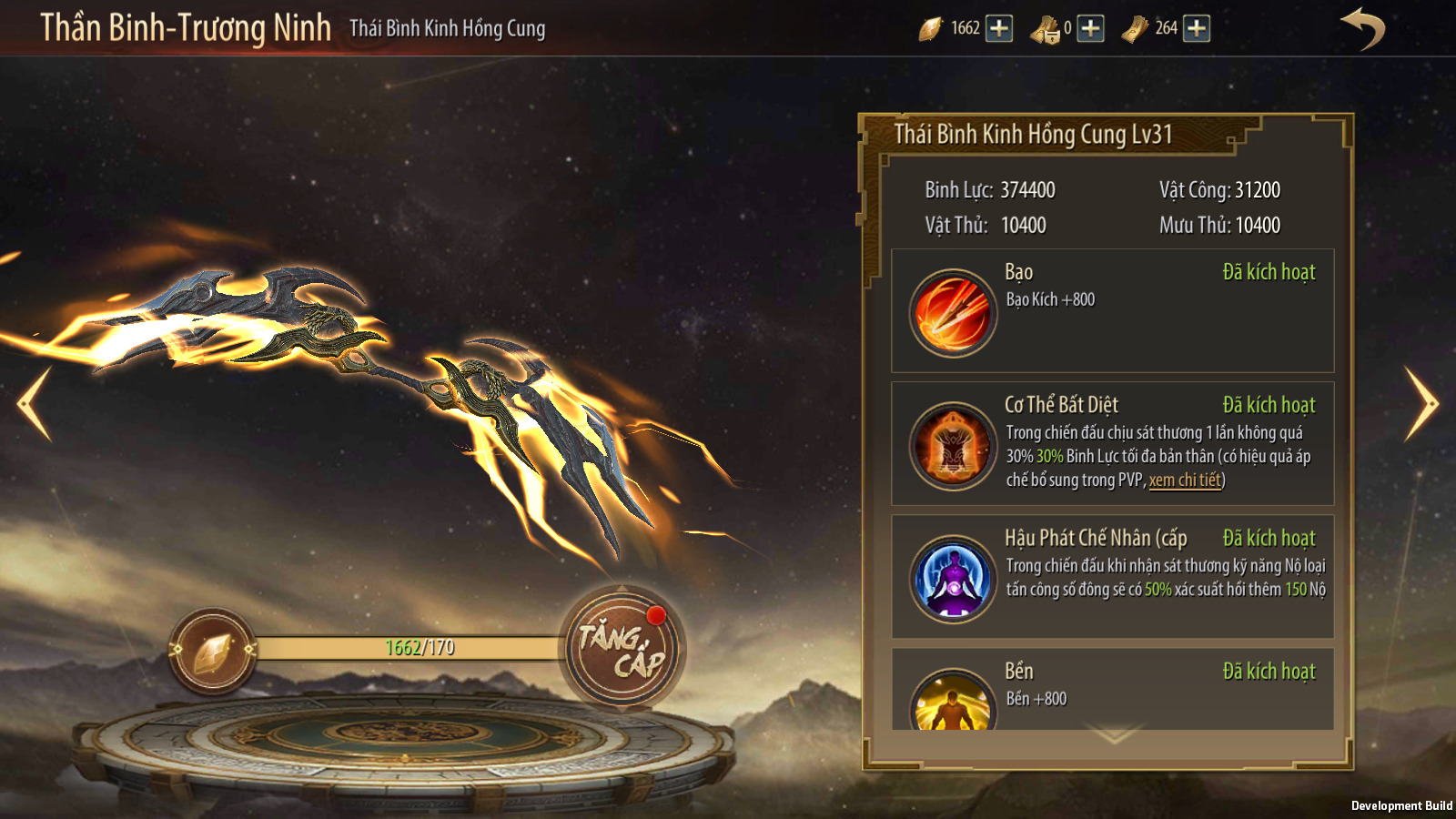This screenshot has width=1456, height=819.
Task: Expand the skill list with the down arrow
Action: pyautogui.click(x=1114, y=733)
